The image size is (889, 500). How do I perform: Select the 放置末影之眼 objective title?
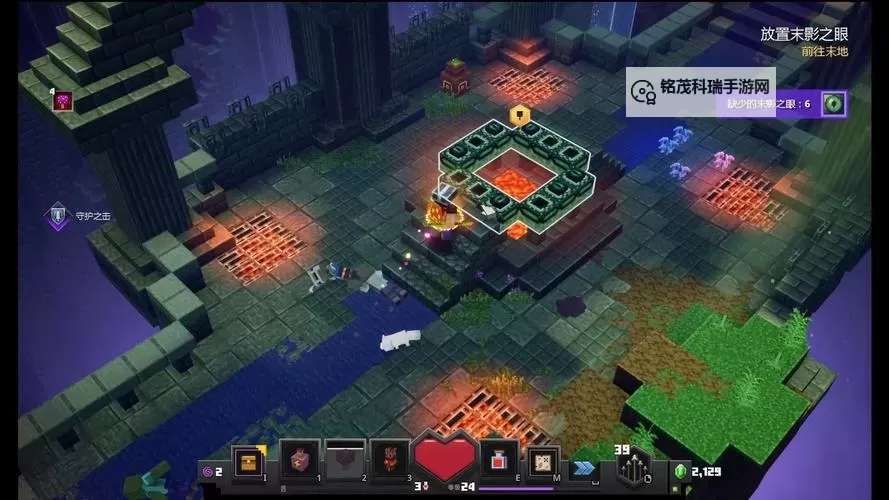[802, 33]
